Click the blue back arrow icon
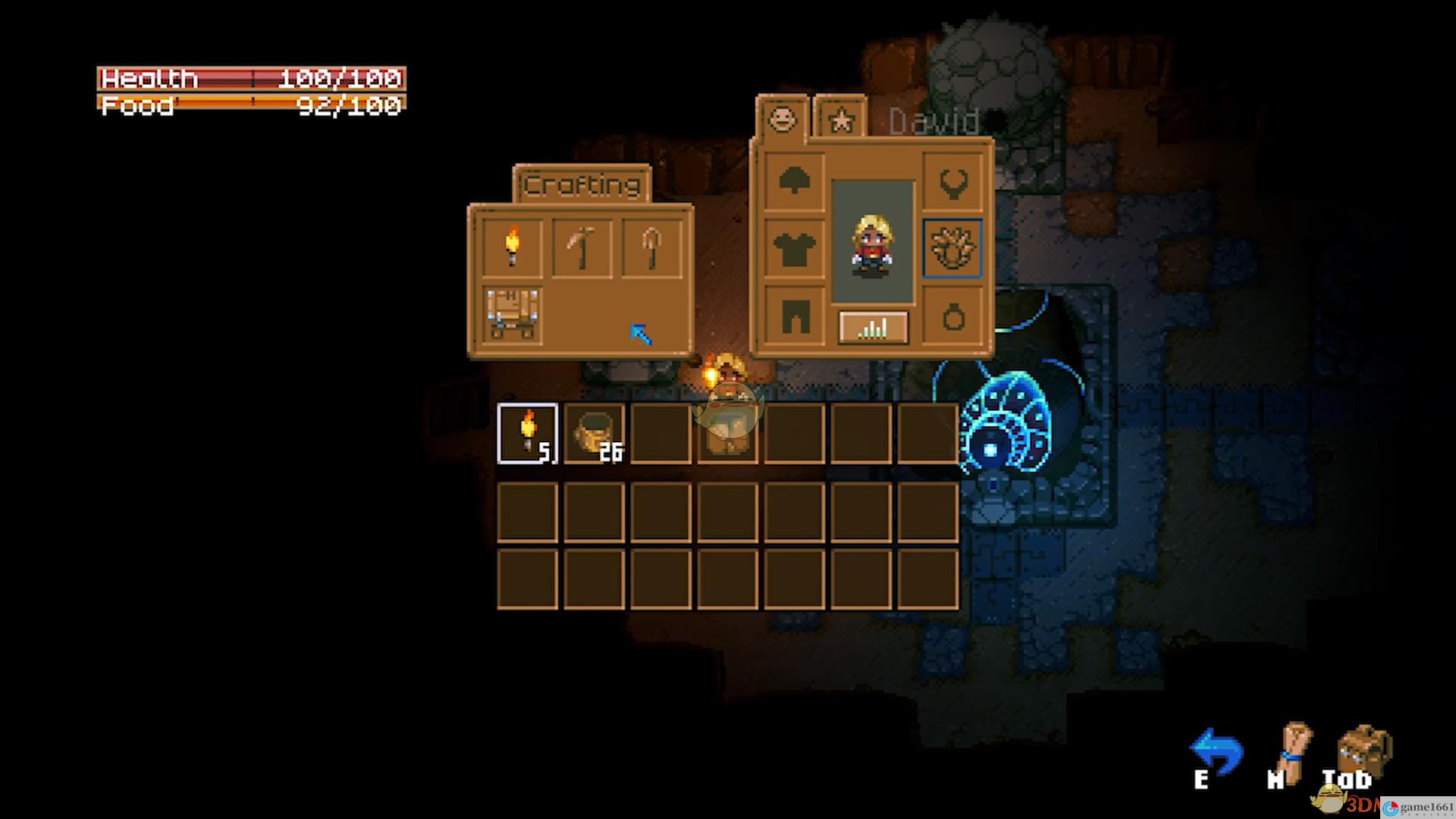The height and width of the screenshot is (819, 1456). [x=1216, y=751]
